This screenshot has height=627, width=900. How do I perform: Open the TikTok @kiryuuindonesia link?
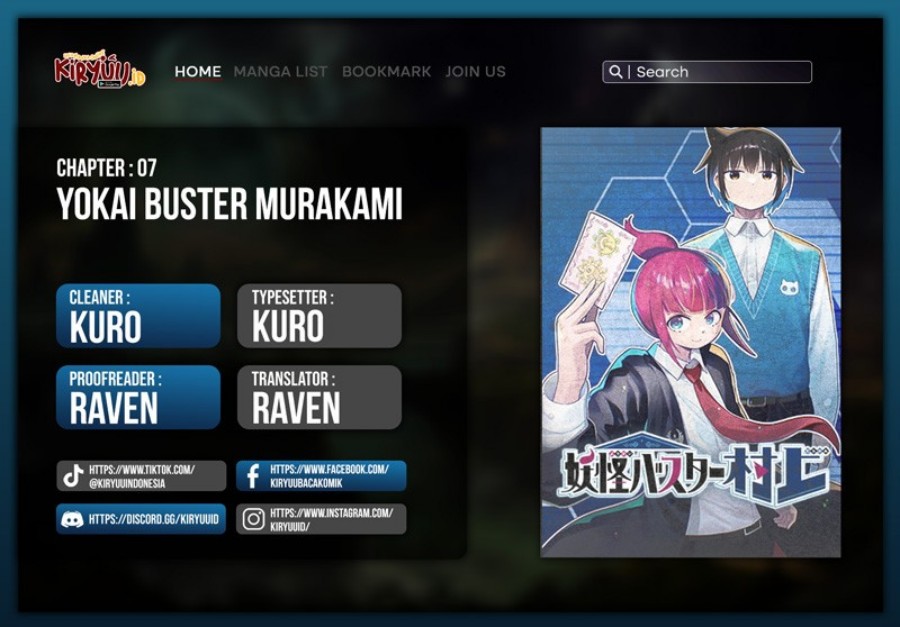coord(141,476)
